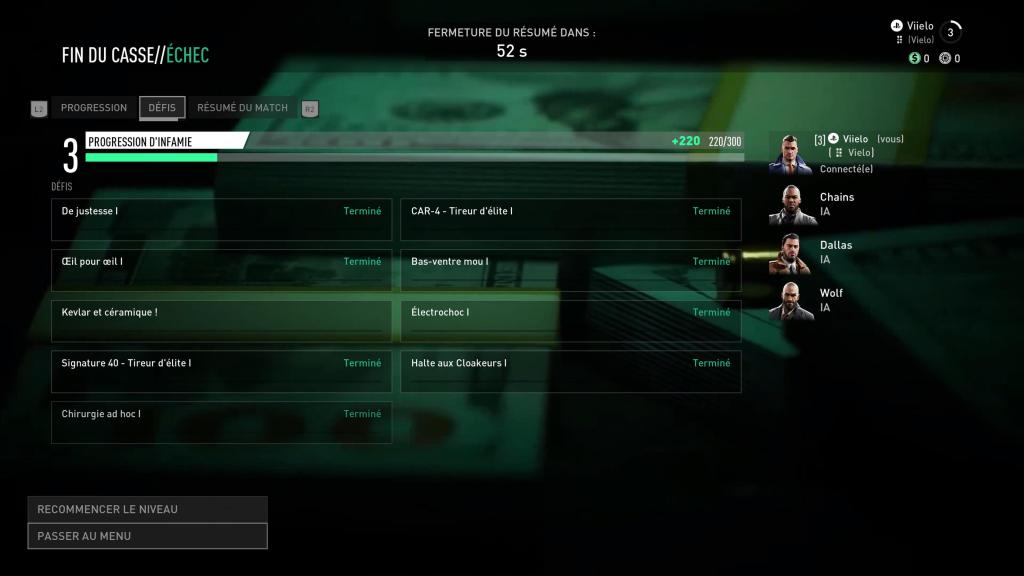Open the Résumé du match tab
Image resolution: width=1024 pixels, height=576 pixels.
coord(242,108)
